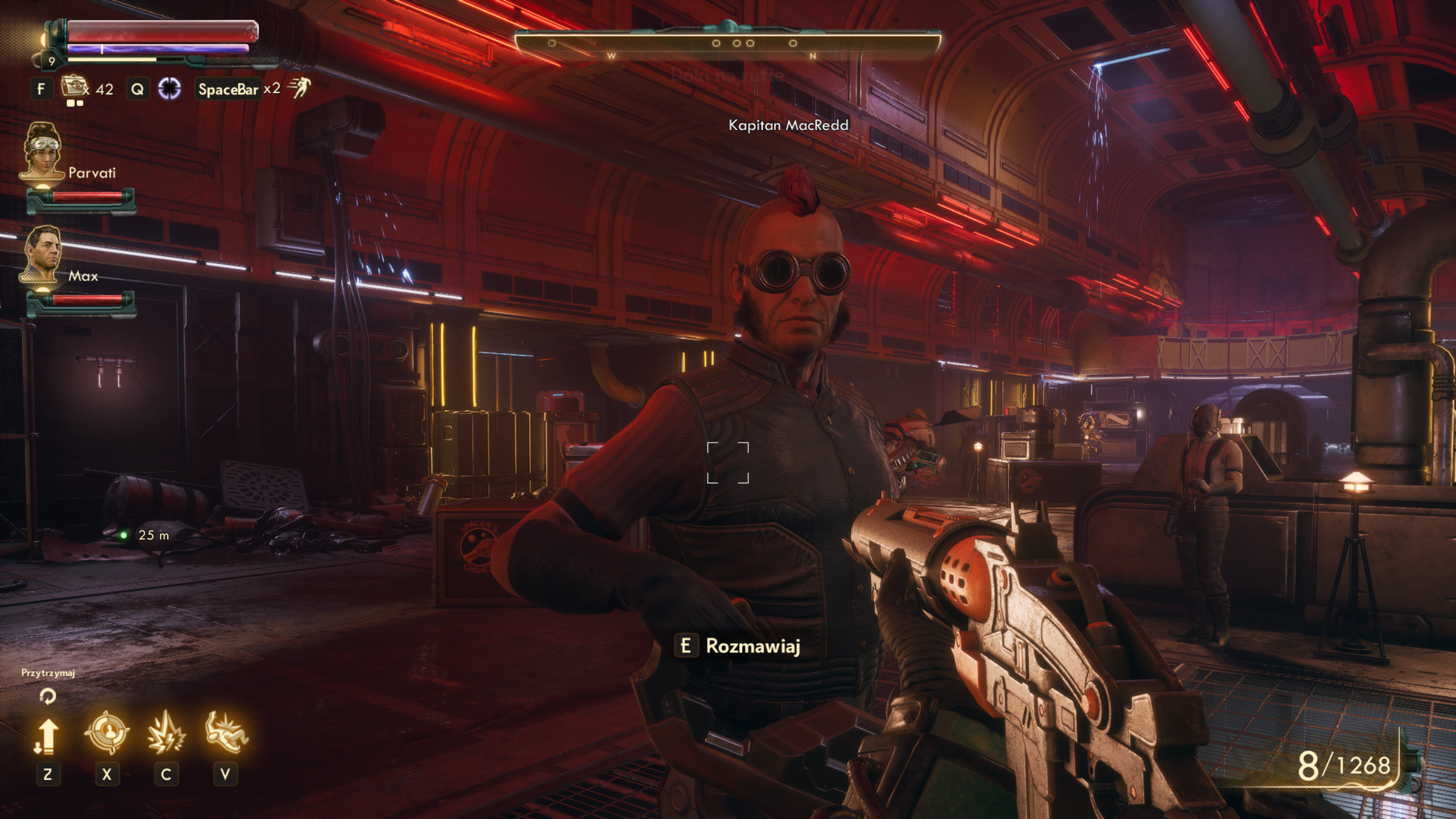Click the companion follow arrow command icon
The height and width of the screenshot is (819, 1456).
[x=47, y=736]
